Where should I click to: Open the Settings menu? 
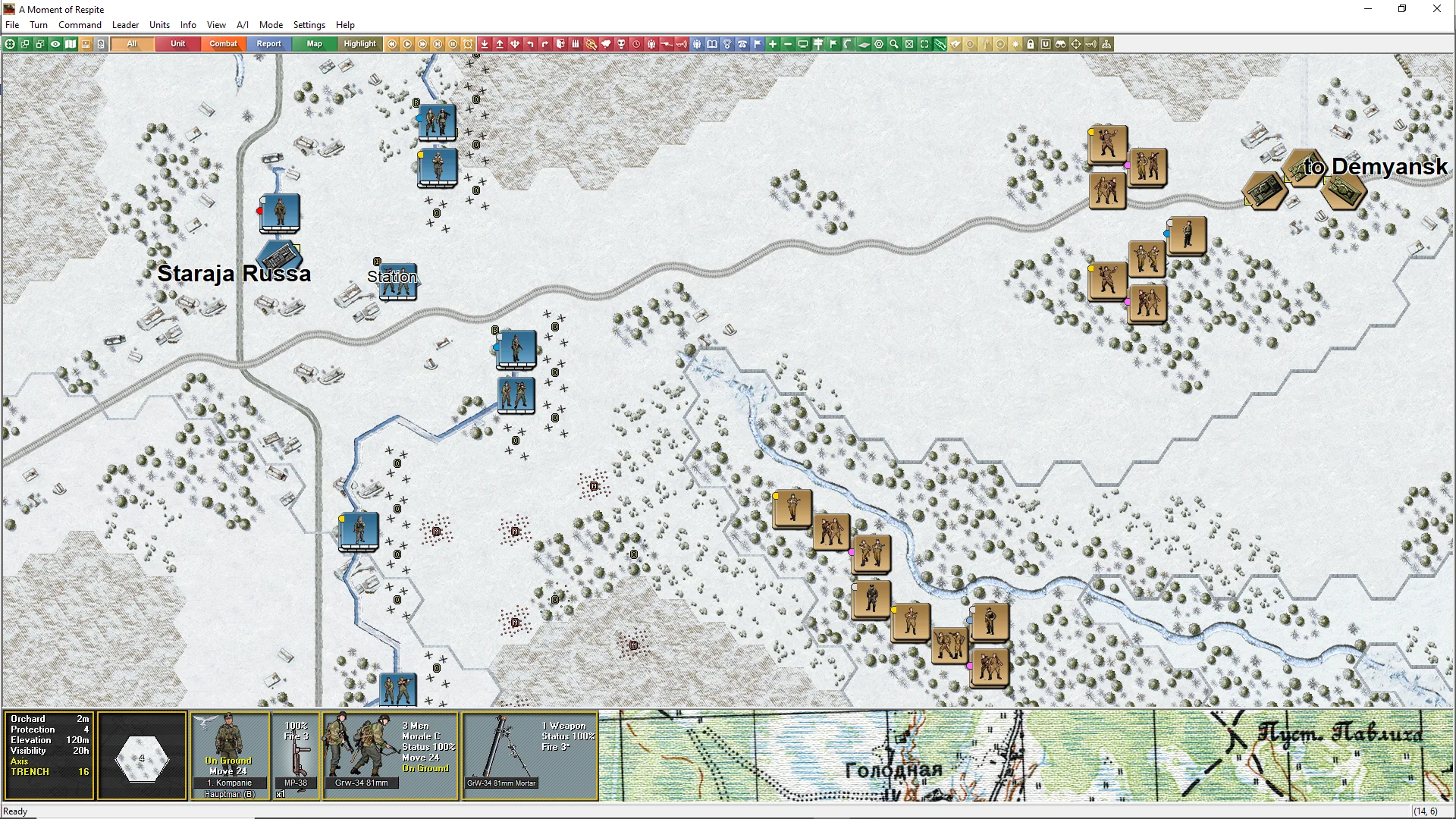pos(309,25)
